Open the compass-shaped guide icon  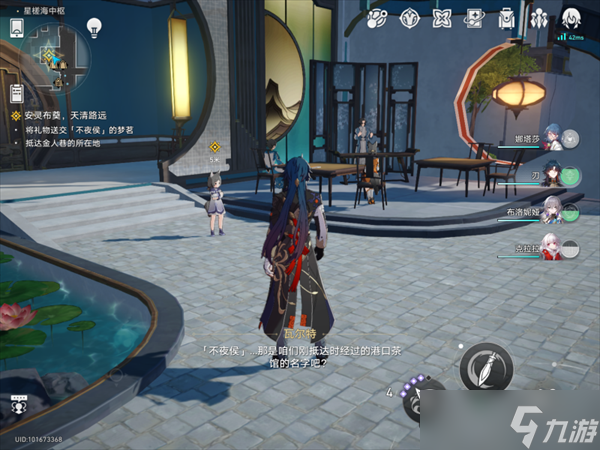click(x=410, y=18)
